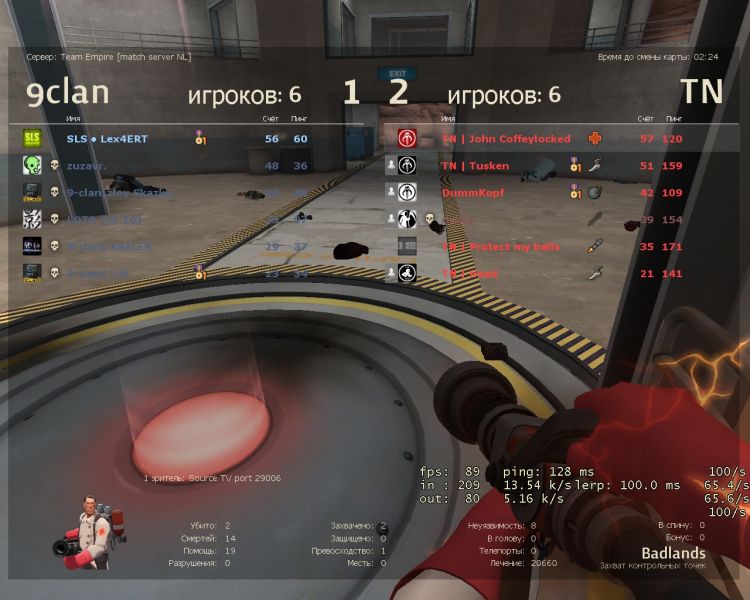Select TN | Protect my balls row

click(x=501, y=246)
